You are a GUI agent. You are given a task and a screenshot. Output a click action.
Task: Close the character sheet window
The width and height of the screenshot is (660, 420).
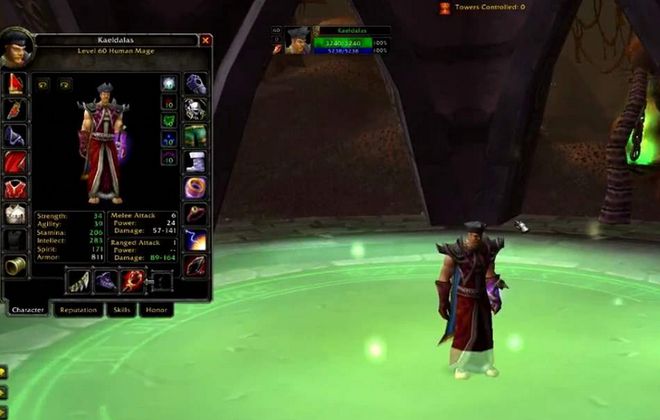pos(206,41)
